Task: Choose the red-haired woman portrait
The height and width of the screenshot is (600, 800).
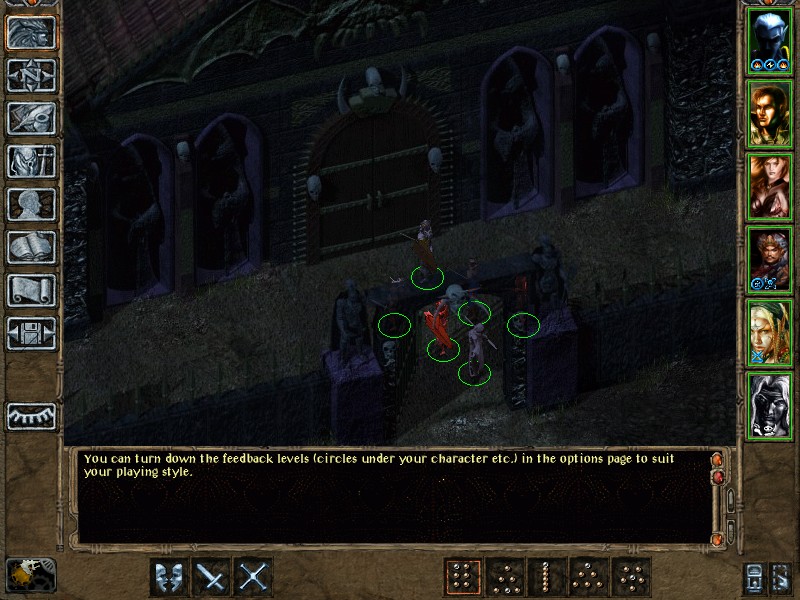Action: [769, 188]
